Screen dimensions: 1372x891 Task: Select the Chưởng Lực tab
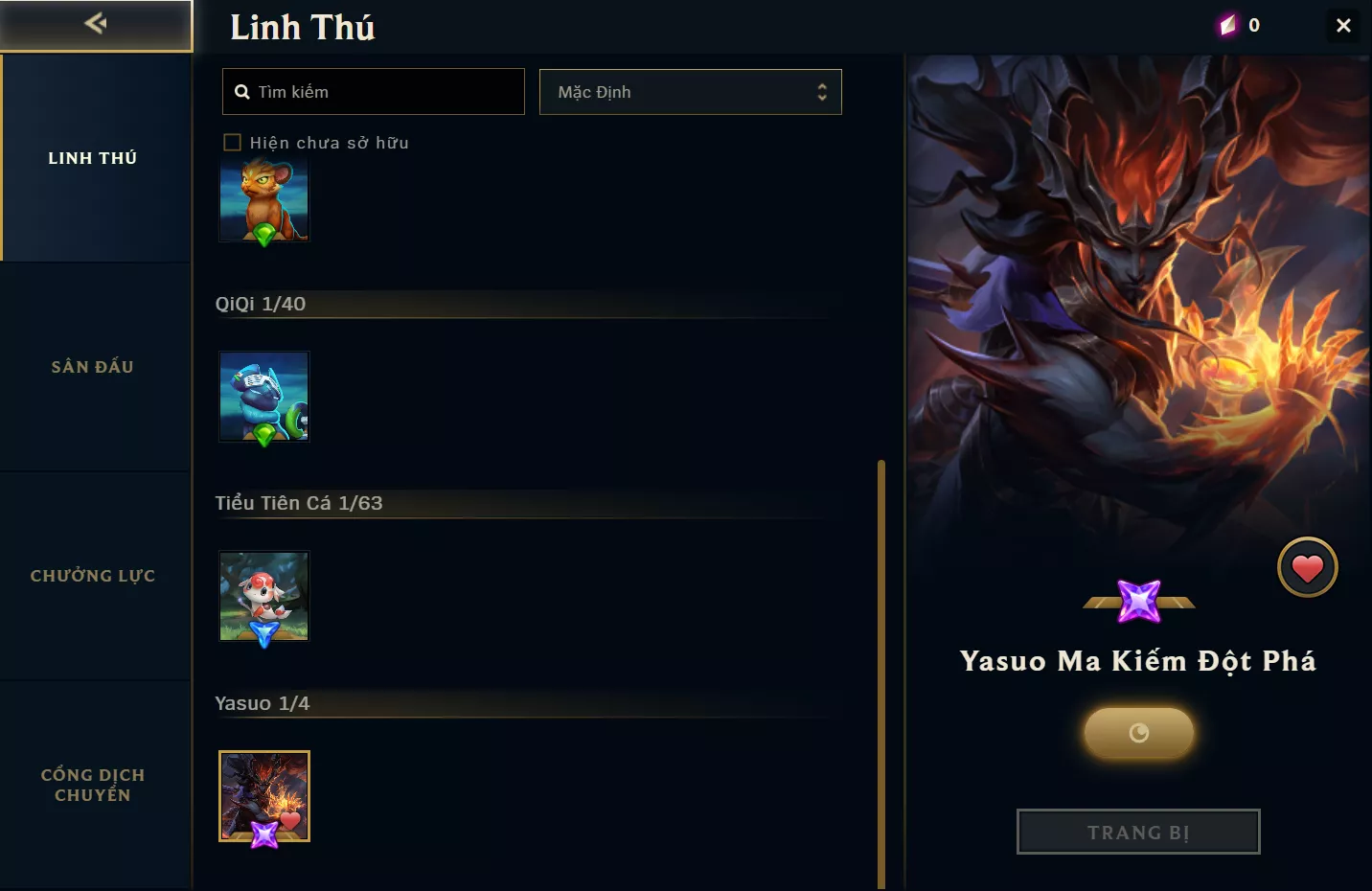point(94,576)
